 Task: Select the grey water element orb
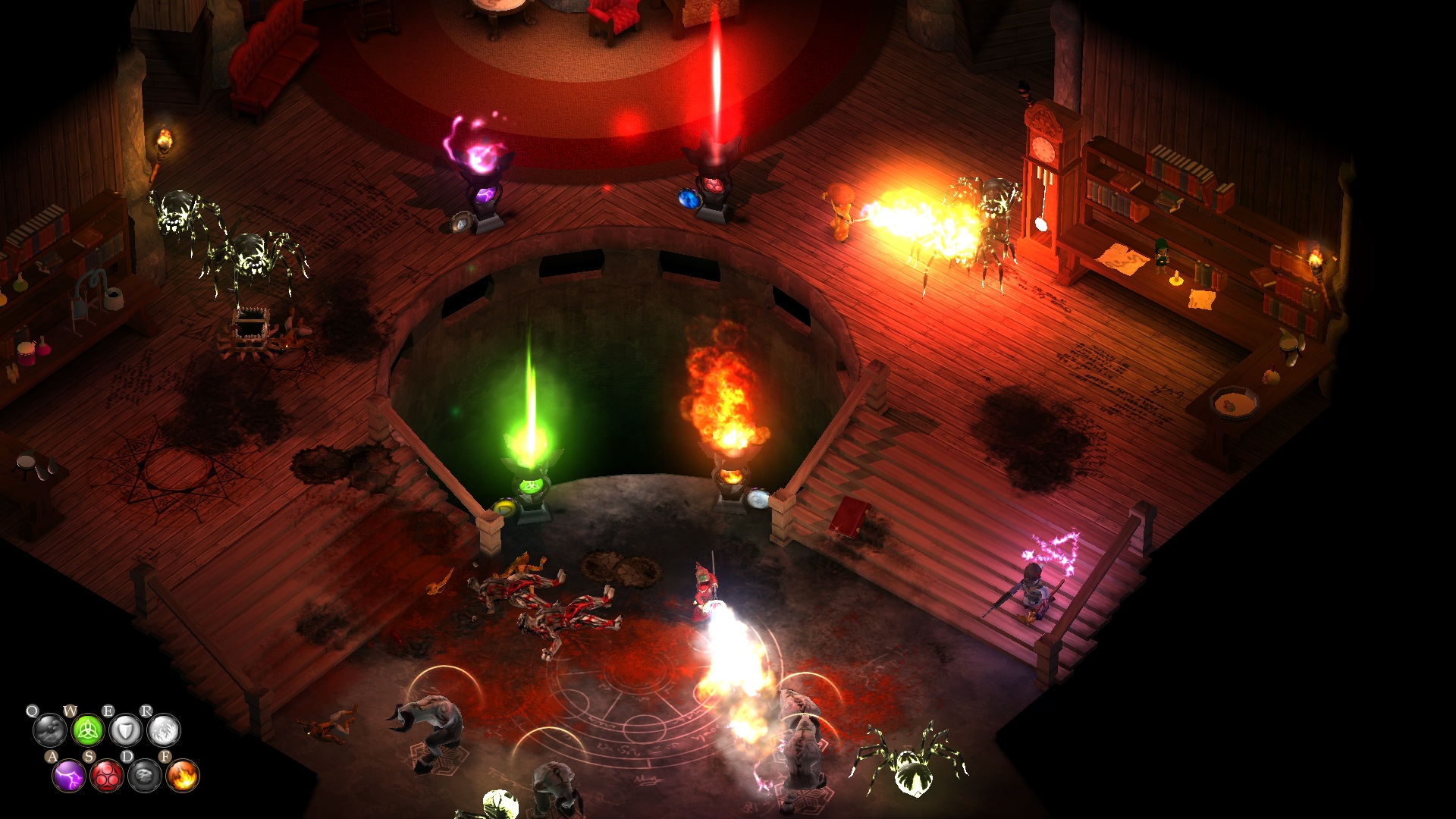[49, 731]
